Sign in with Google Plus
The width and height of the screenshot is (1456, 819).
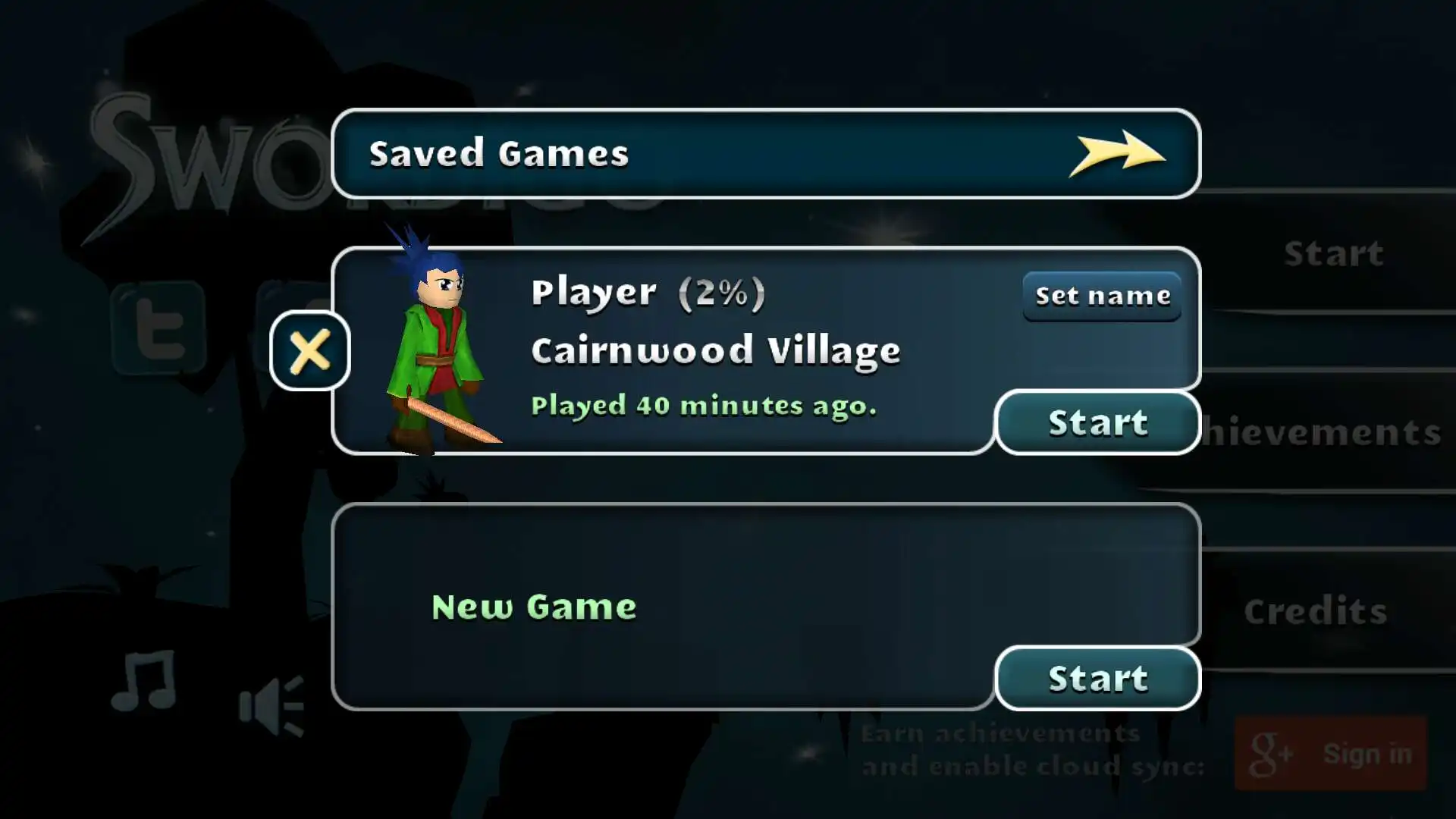click(1330, 754)
